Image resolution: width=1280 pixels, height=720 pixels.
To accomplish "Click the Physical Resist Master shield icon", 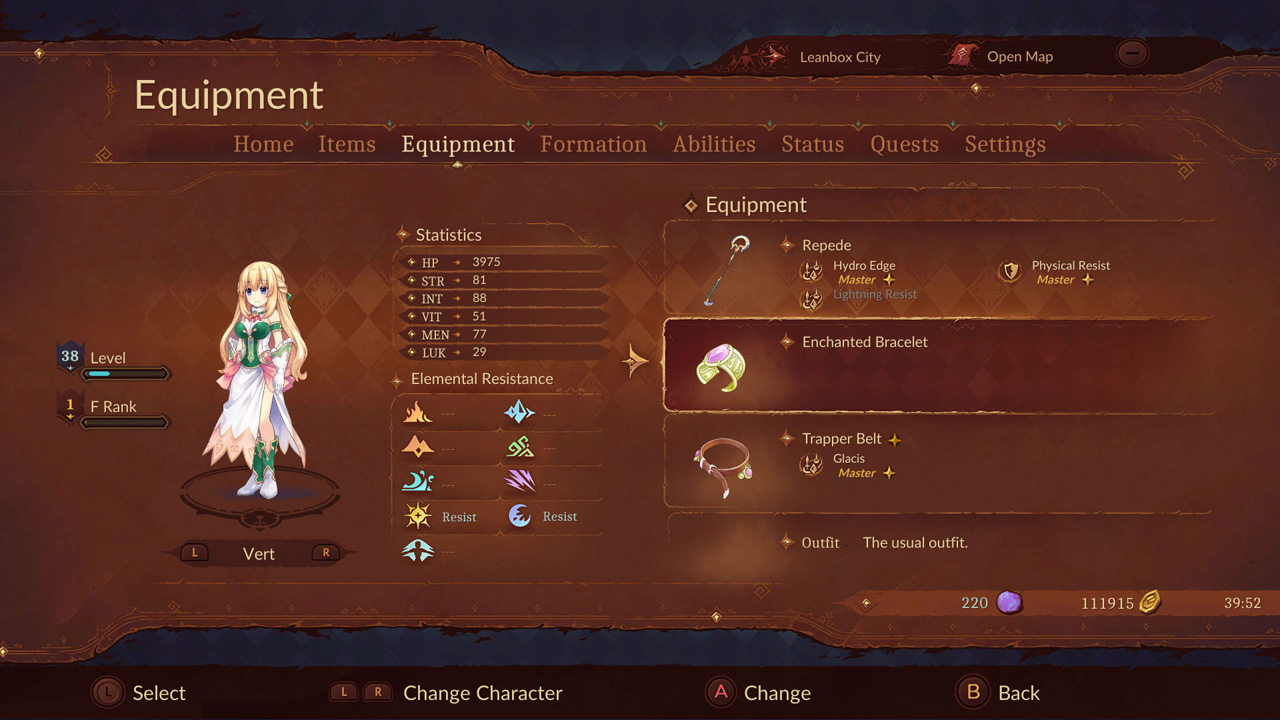I will click(1009, 272).
